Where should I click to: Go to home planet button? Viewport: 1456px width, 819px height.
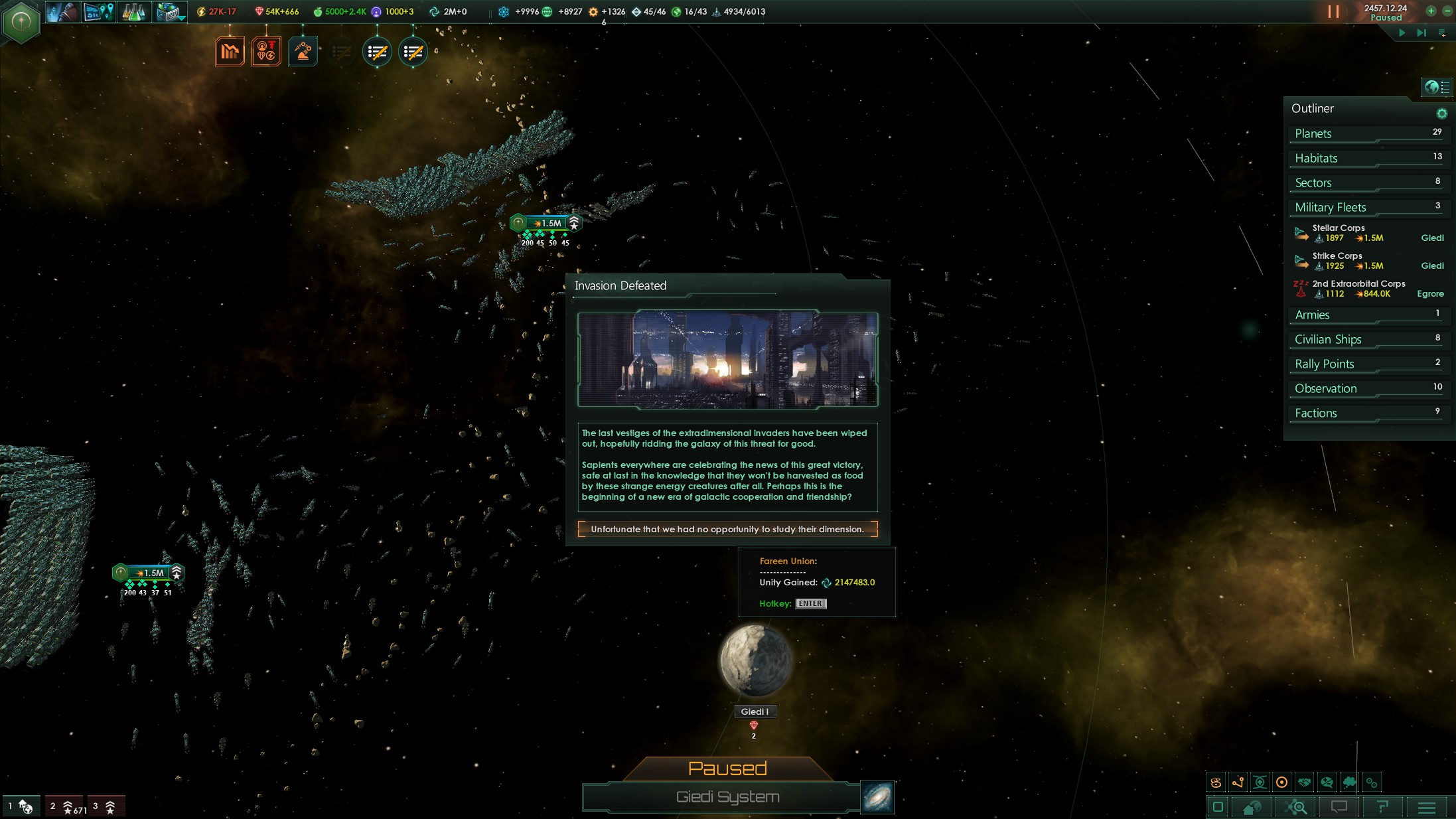1252,807
